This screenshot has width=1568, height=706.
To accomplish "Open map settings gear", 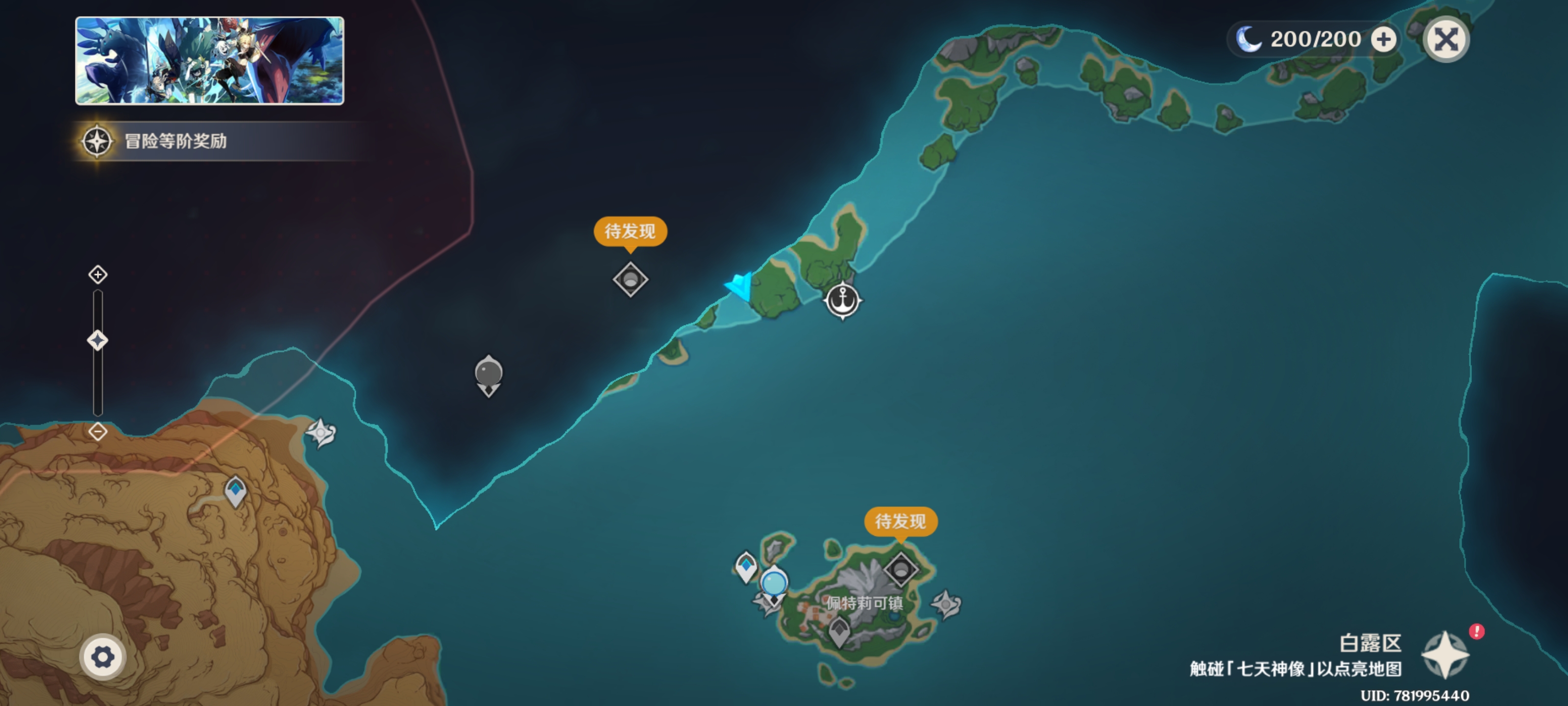I will [102, 656].
